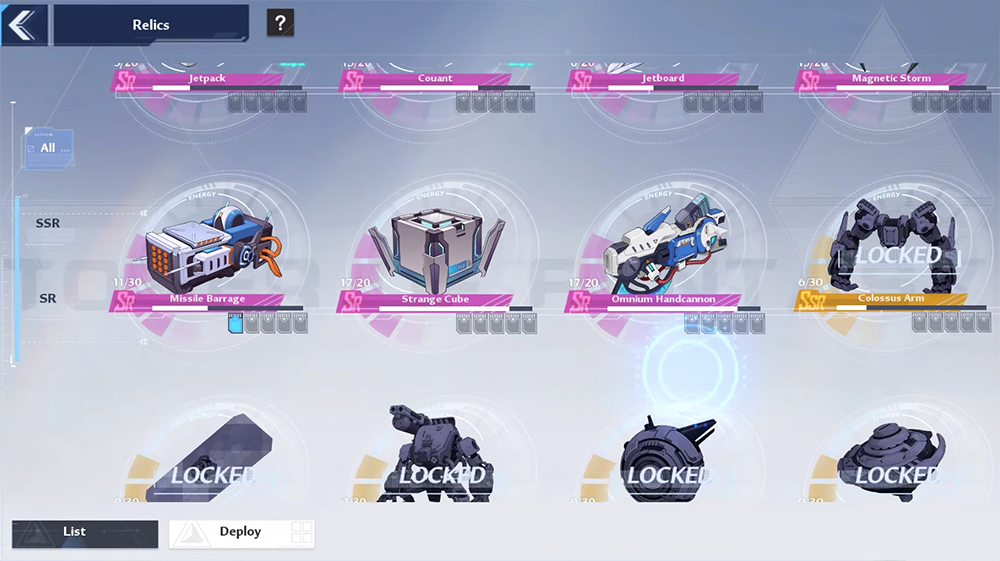The width and height of the screenshot is (1000, 561).
Task: Select the Magnetic Storm relic
Action: point(890,78)
